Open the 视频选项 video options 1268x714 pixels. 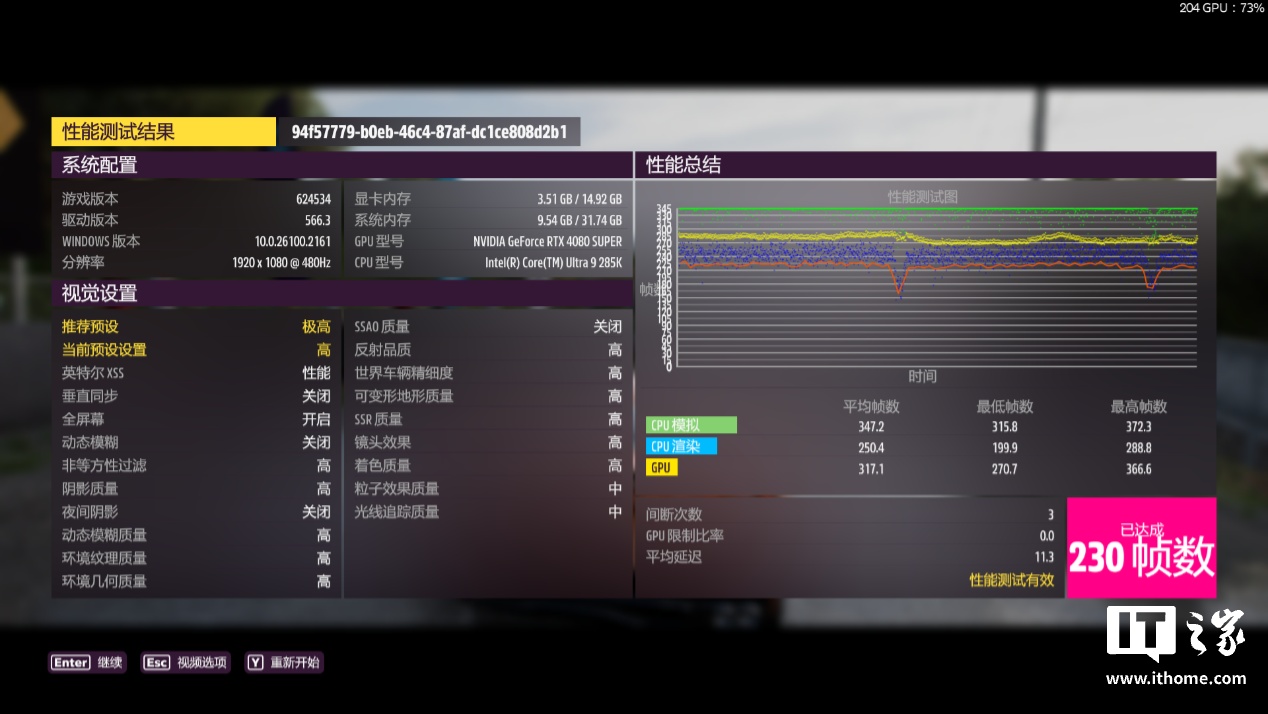tap(186, 662)
